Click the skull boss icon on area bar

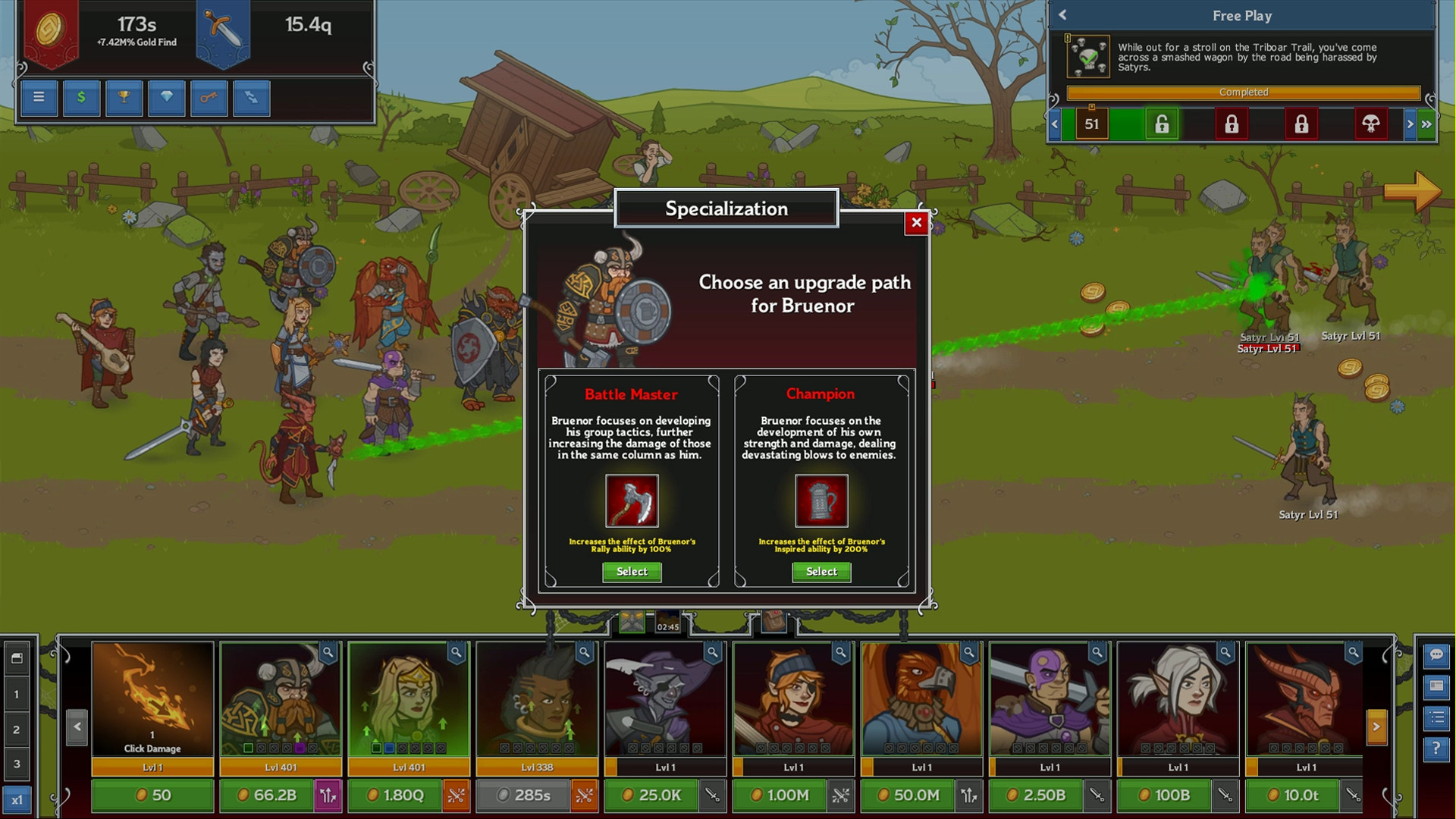1371,124
